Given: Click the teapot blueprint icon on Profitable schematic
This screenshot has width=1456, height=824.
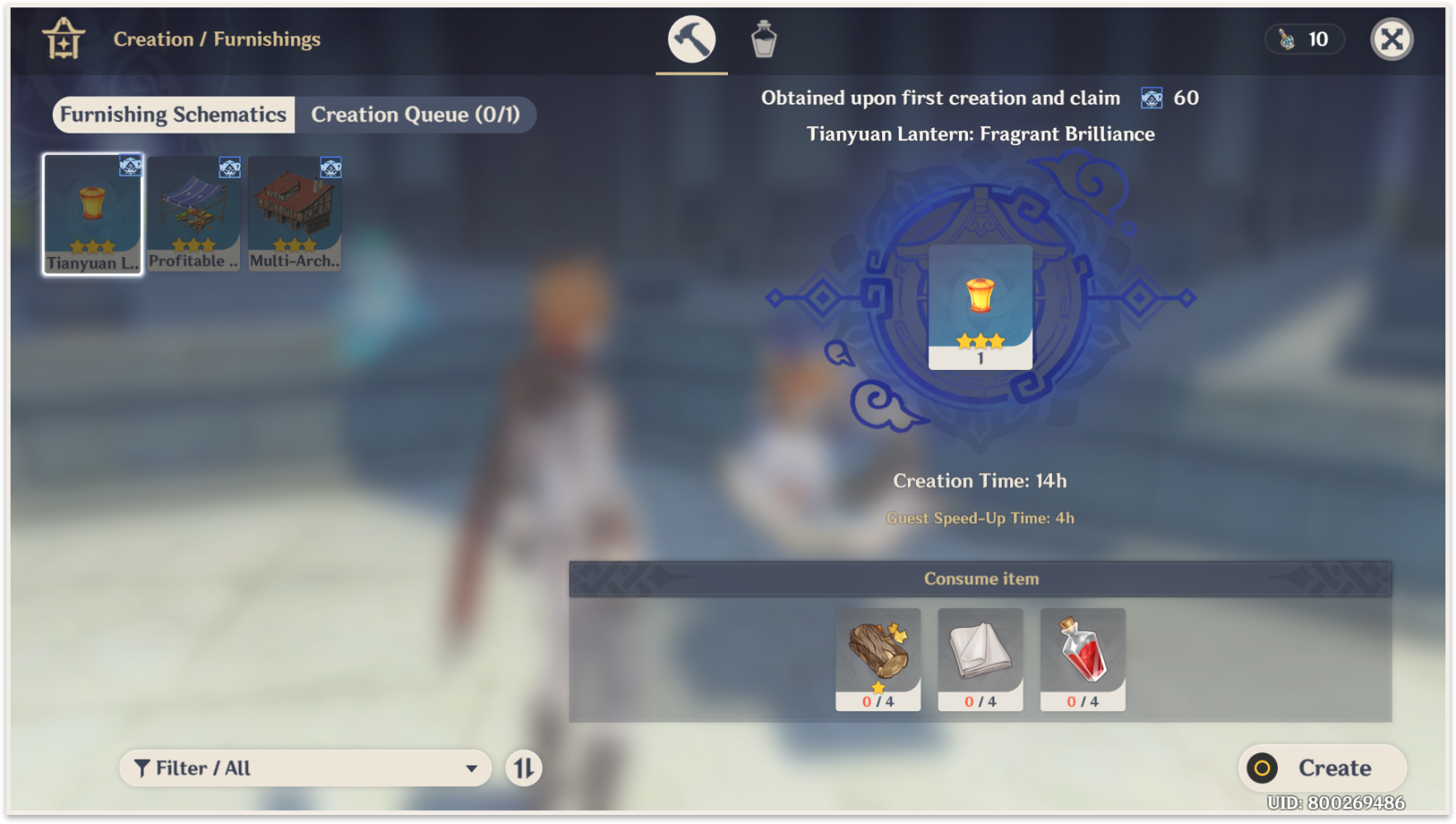Looking at the screenshot, I should (231, 167).
